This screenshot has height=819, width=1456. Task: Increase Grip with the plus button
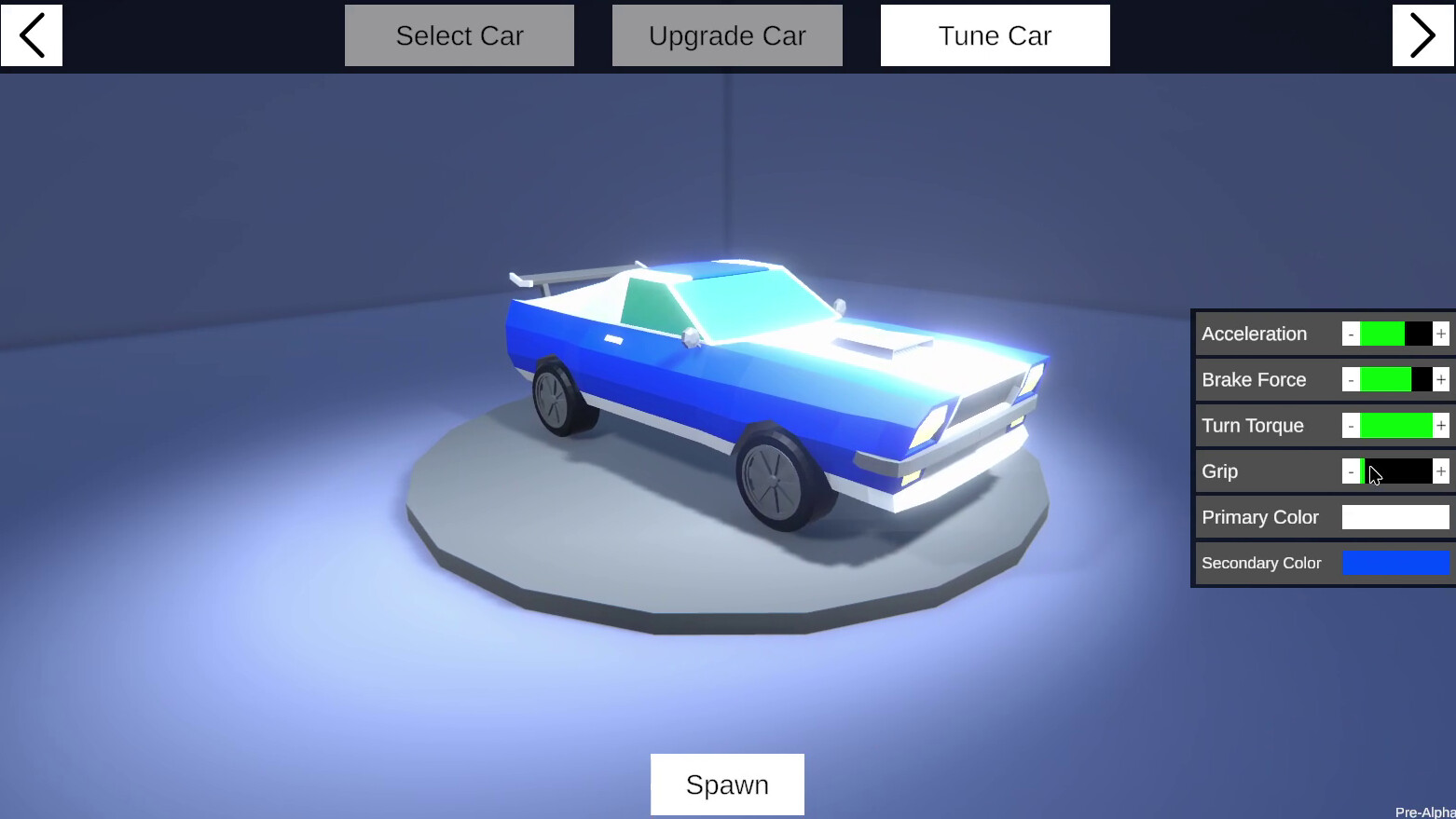(1441, 471)
